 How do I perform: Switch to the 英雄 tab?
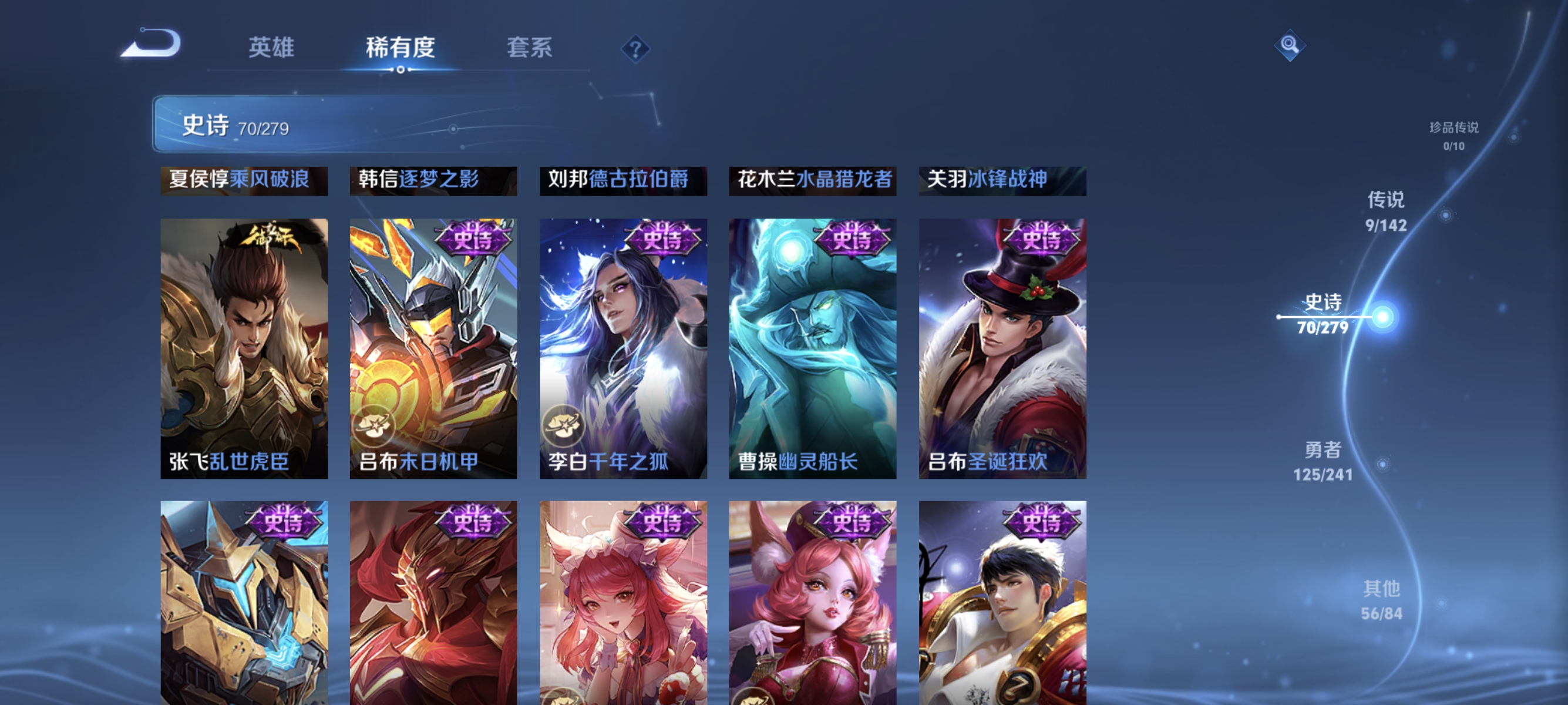[272, 49]
